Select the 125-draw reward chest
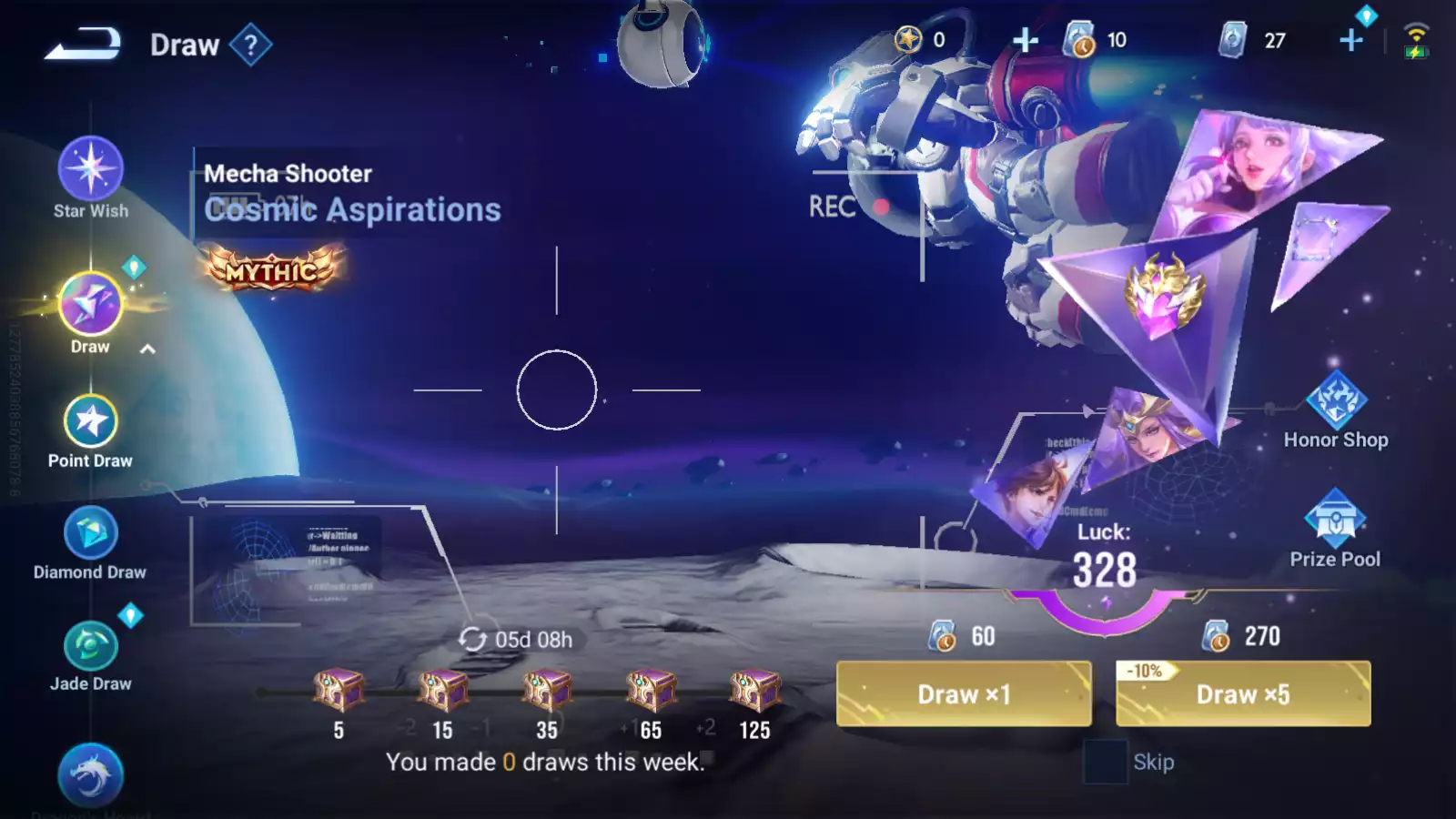This screenshot has width=1456, height=819. (x=754, y=691)
